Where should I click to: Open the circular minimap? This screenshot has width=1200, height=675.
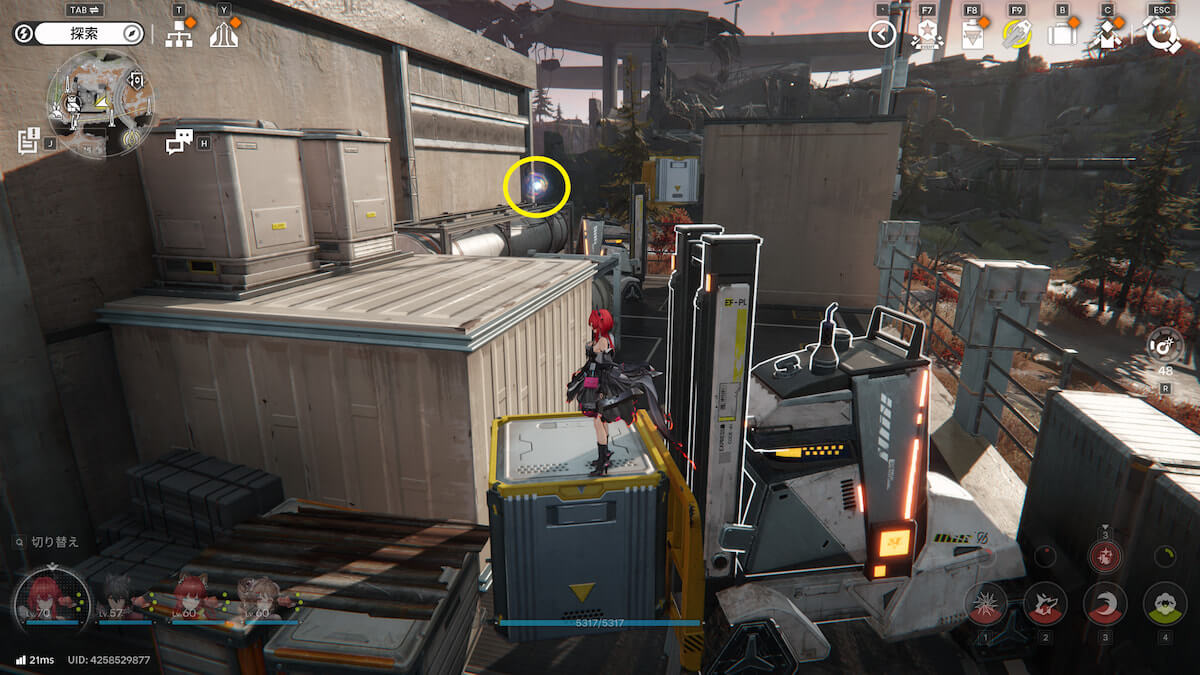tap(100, 103)
